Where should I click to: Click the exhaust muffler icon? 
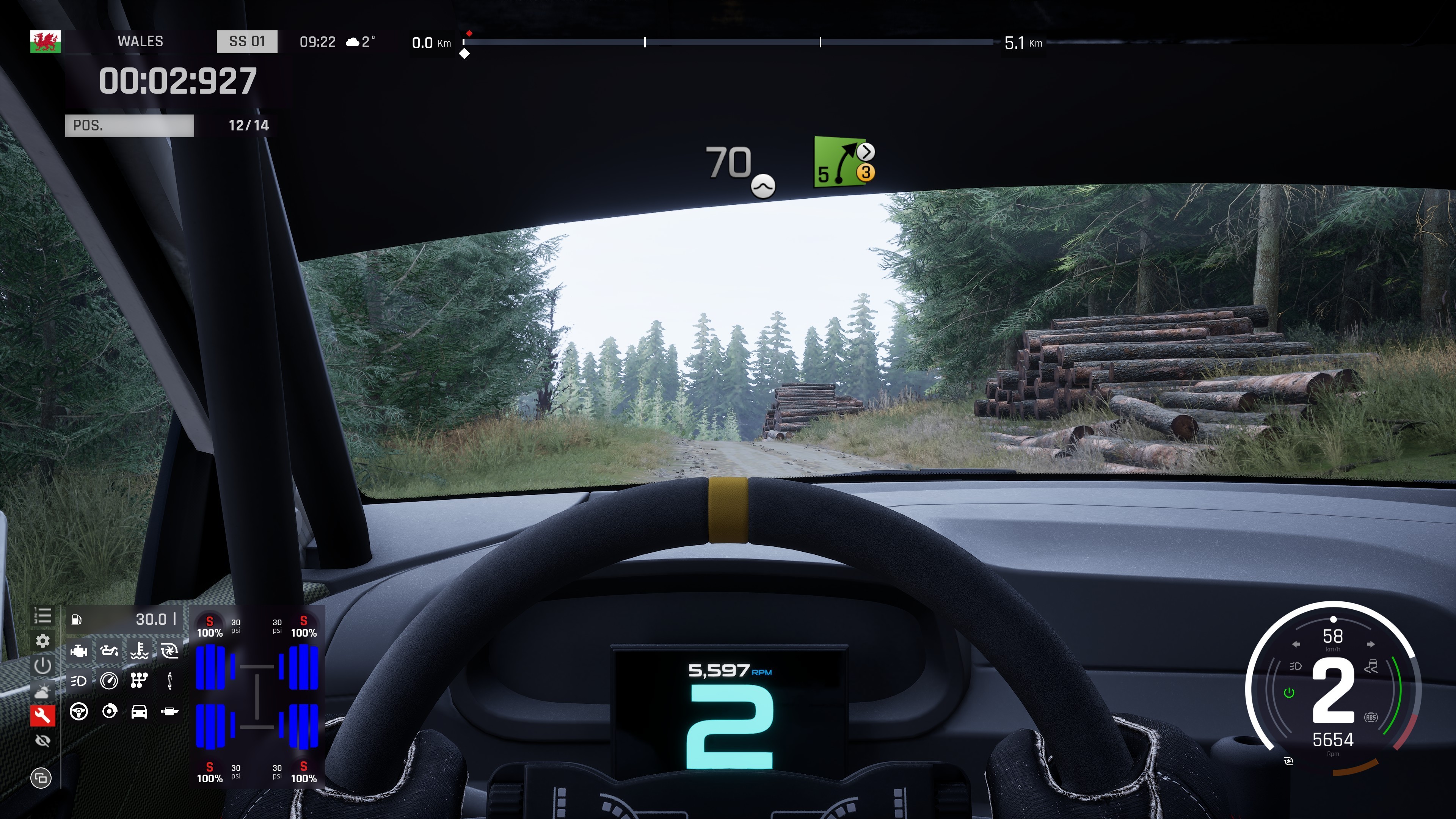coord(169,711)
